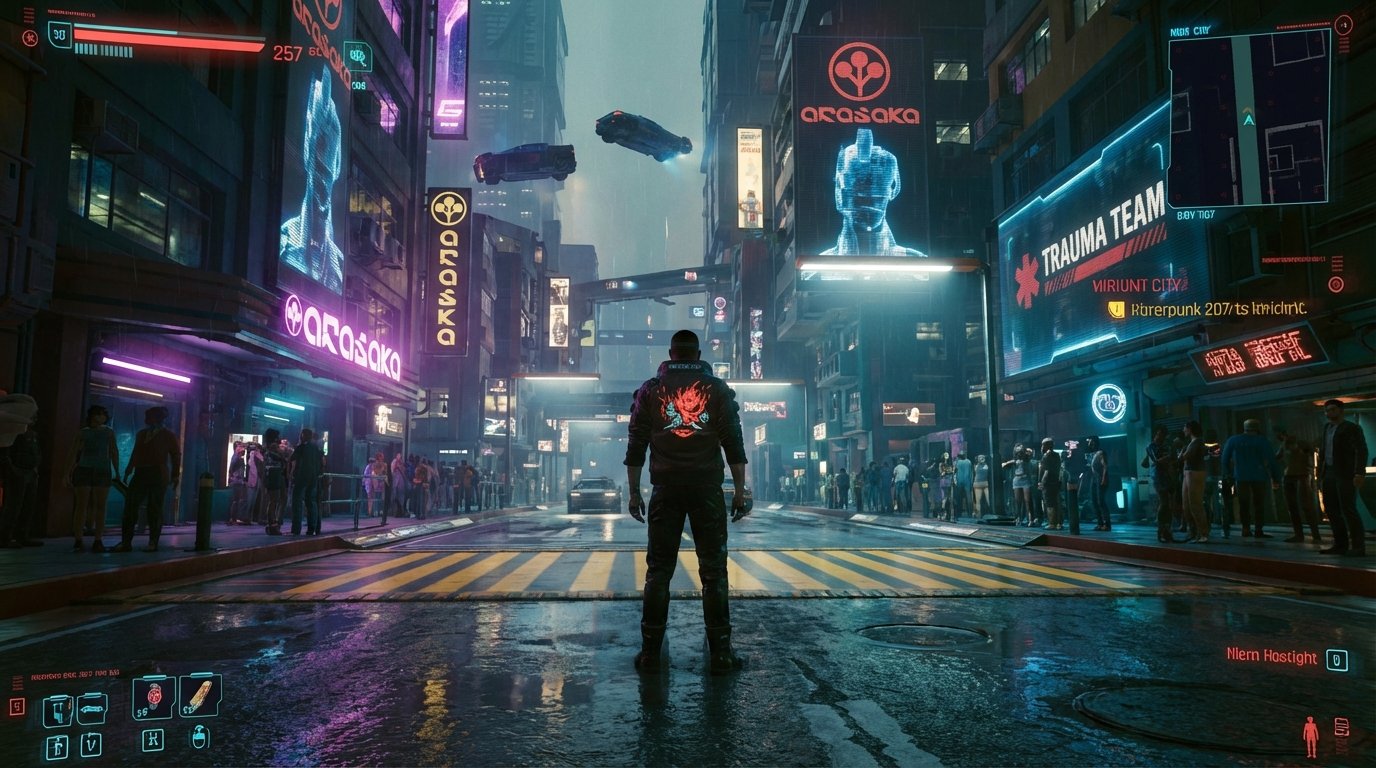The image size is (1376, 768).
Task: Select the Night City label on the minimap
Action: (1189, 28)
